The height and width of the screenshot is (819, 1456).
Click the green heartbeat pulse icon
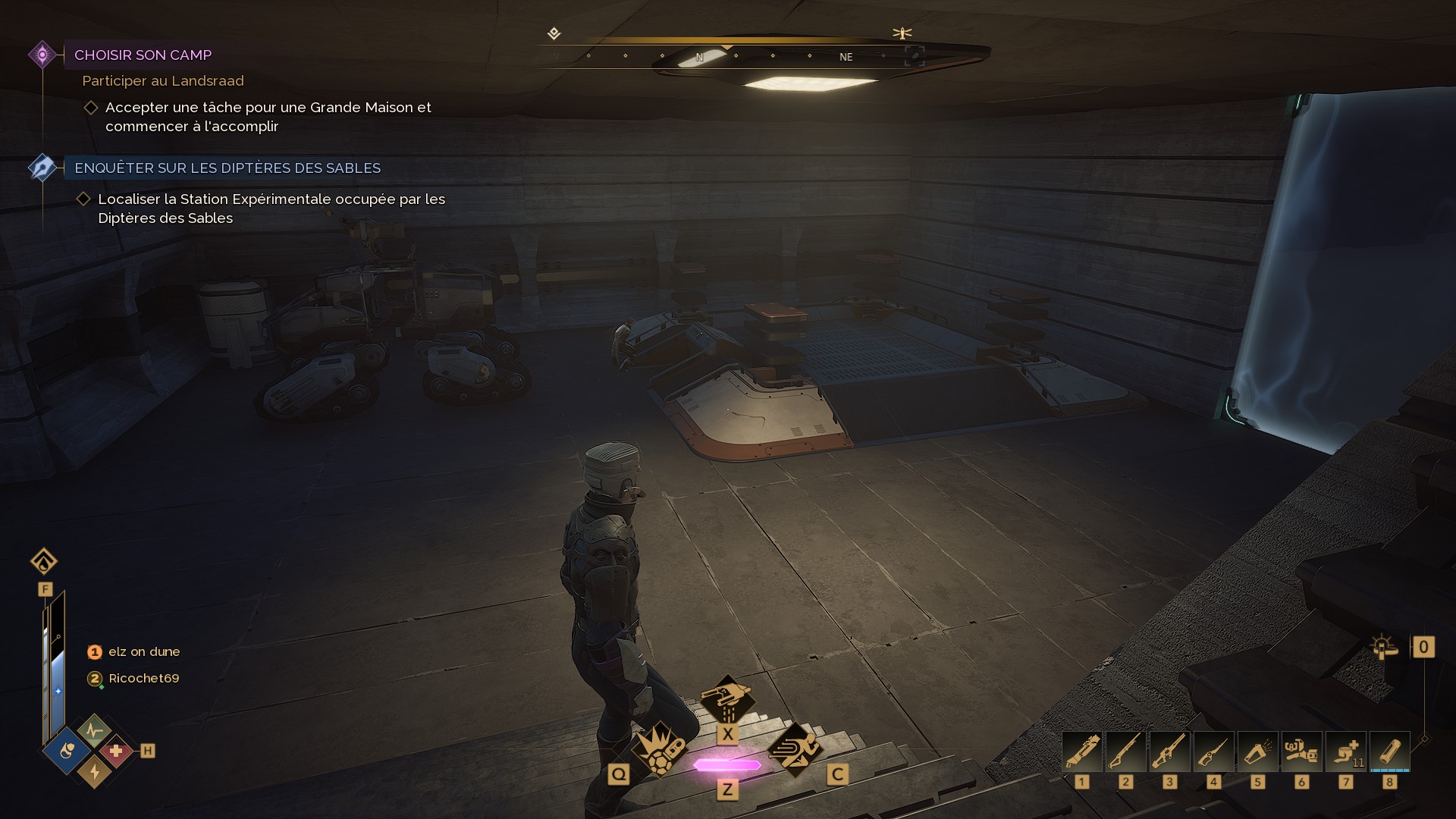94,730
